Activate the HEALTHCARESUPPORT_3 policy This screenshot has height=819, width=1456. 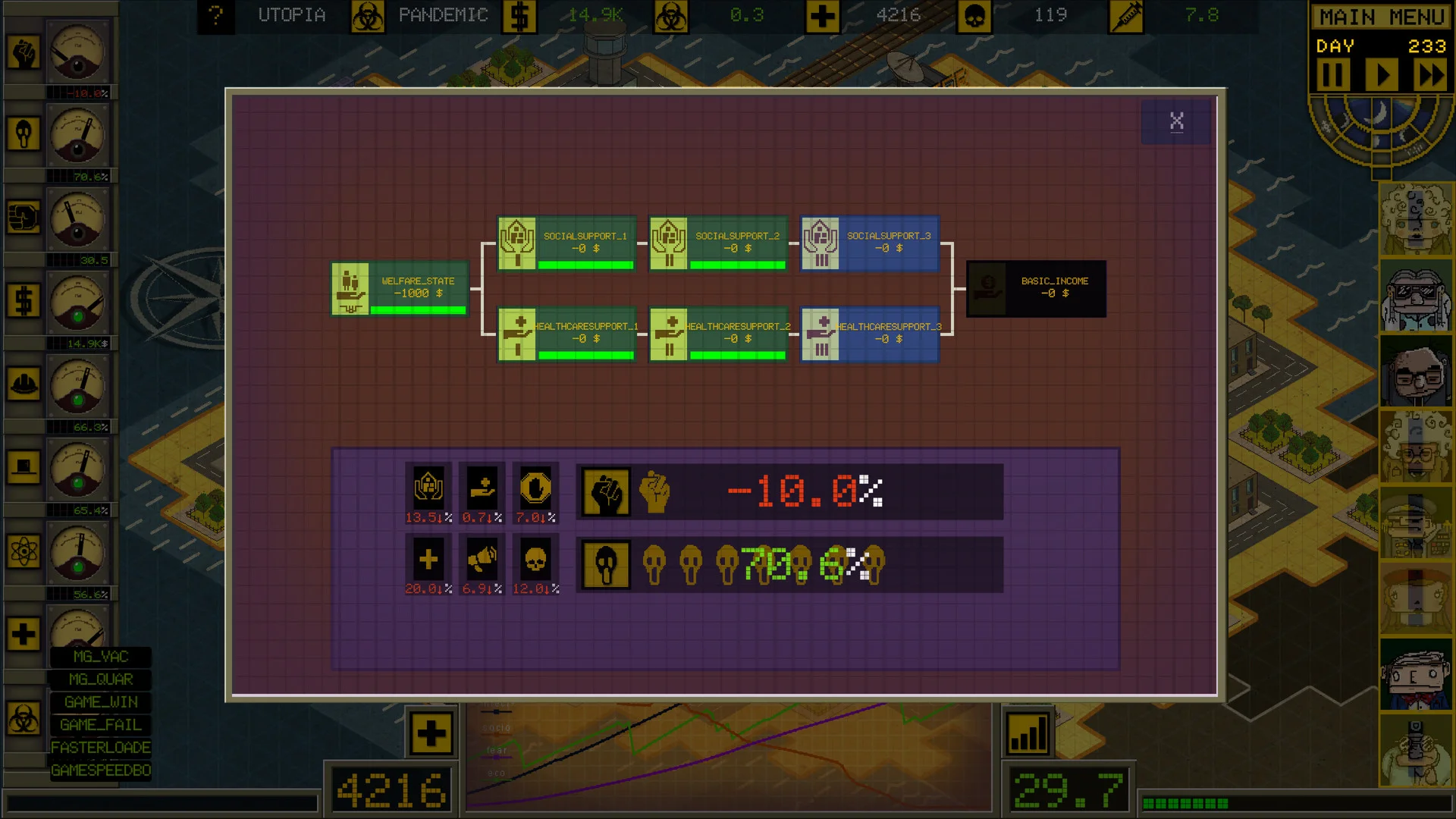click(x=870, y=334)
